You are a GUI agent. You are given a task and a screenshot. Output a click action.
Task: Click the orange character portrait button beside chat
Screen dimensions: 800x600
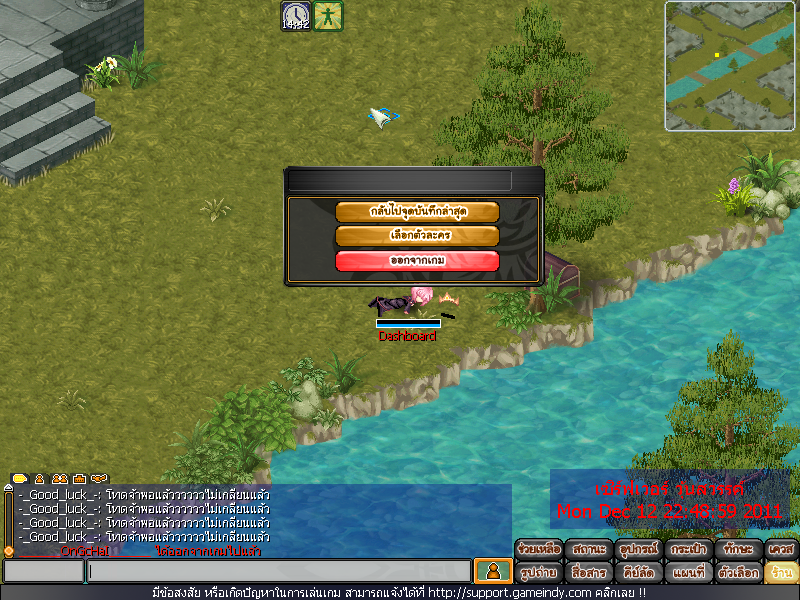click(492, 571)
